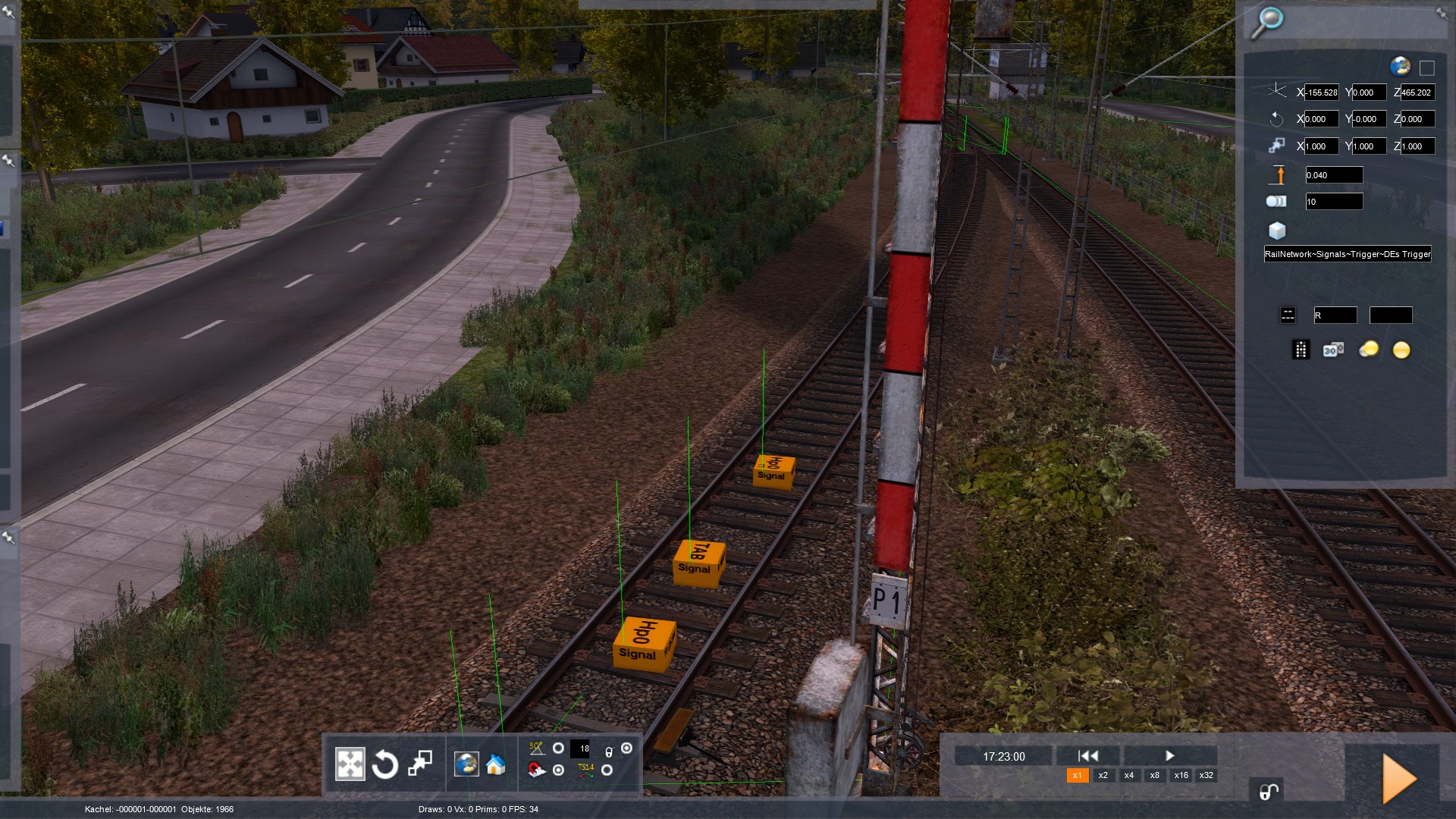Open the magnifying glass search
This screenshot has width=1456, height=819.
(1266, 23)
